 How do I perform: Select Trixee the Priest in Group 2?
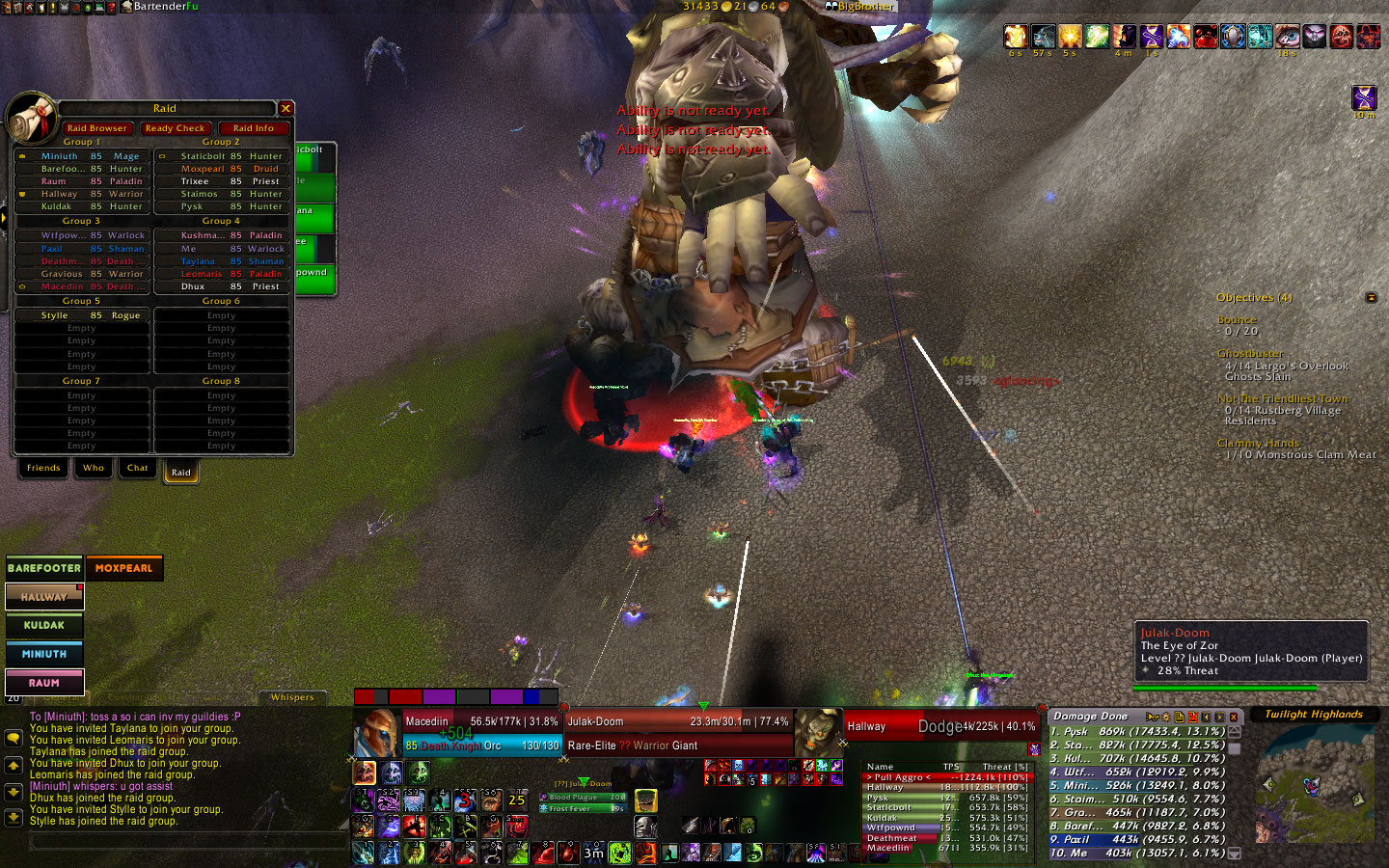[x=222, y=181]
